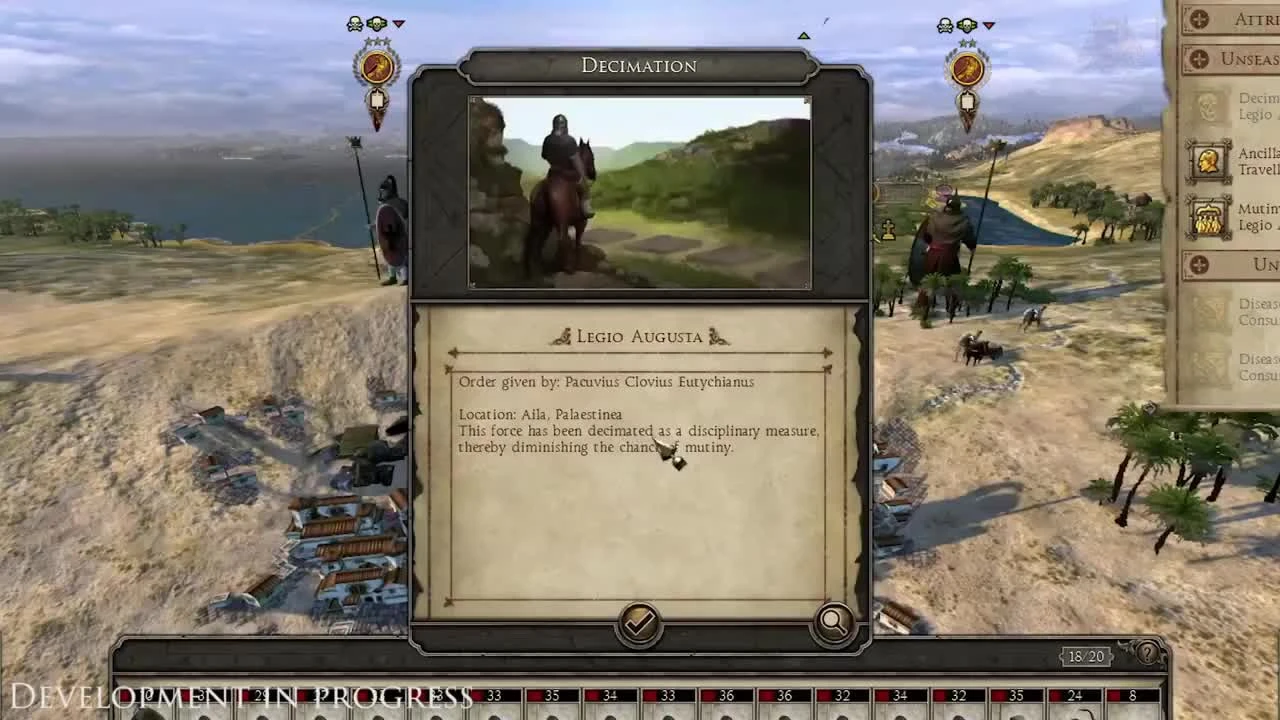Click the 18/20 event counter plaque
Image resolution: width=1280 pixels, height=720 pixels.
click(x=1087, y=657)
